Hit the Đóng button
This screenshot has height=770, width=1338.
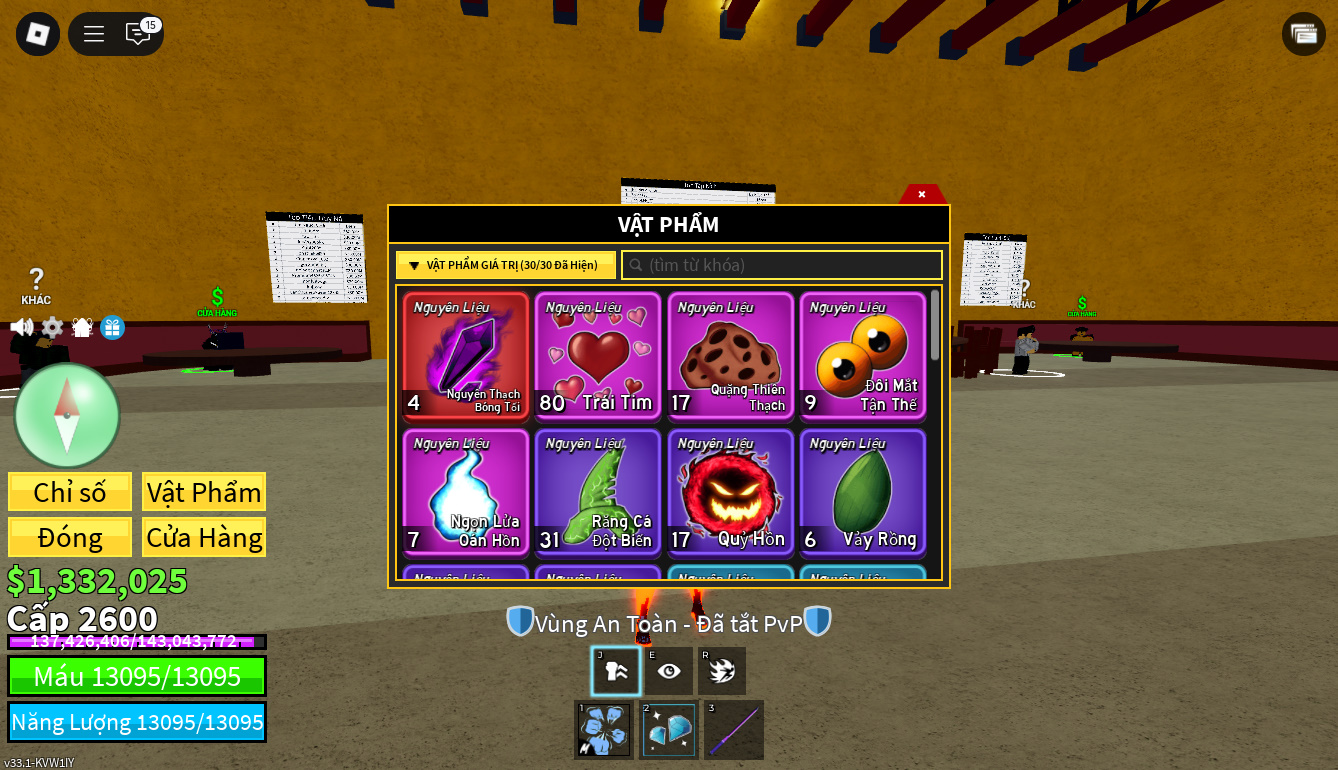(70, 537)
